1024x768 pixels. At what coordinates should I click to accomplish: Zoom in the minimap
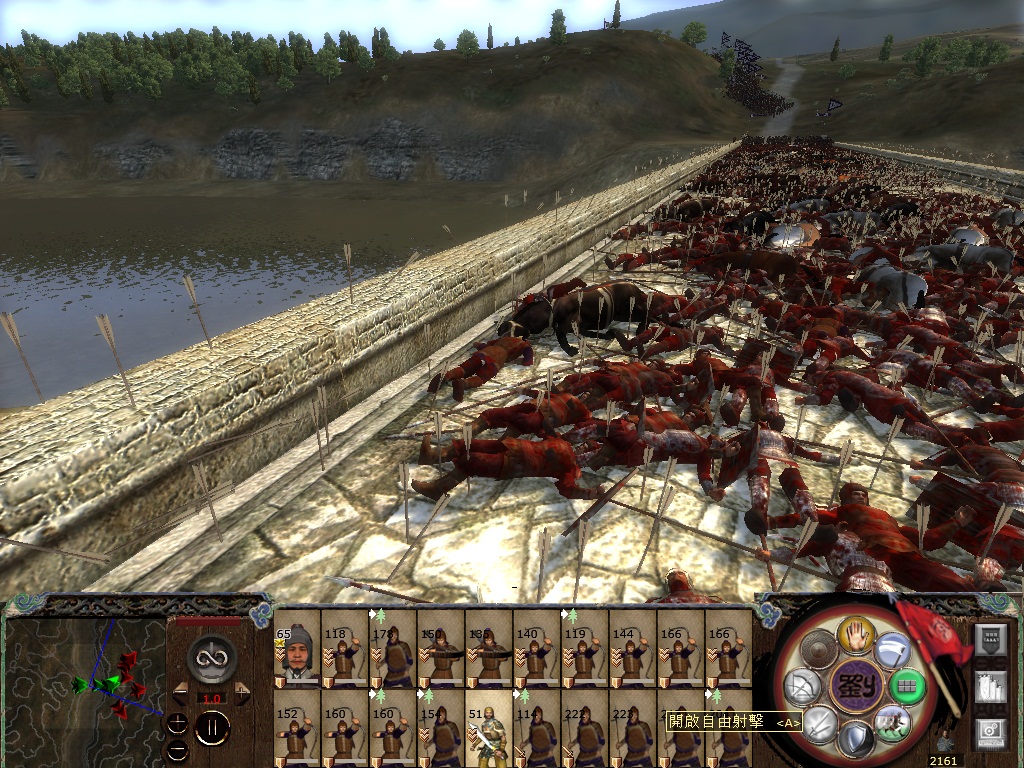coord(178,722)
